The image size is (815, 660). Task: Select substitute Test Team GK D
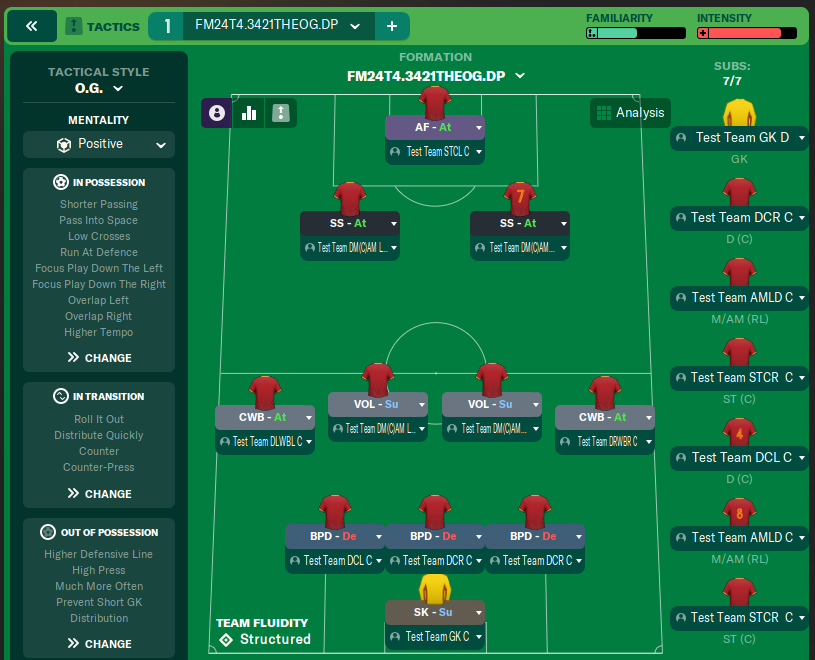click(x=739, y=138)
